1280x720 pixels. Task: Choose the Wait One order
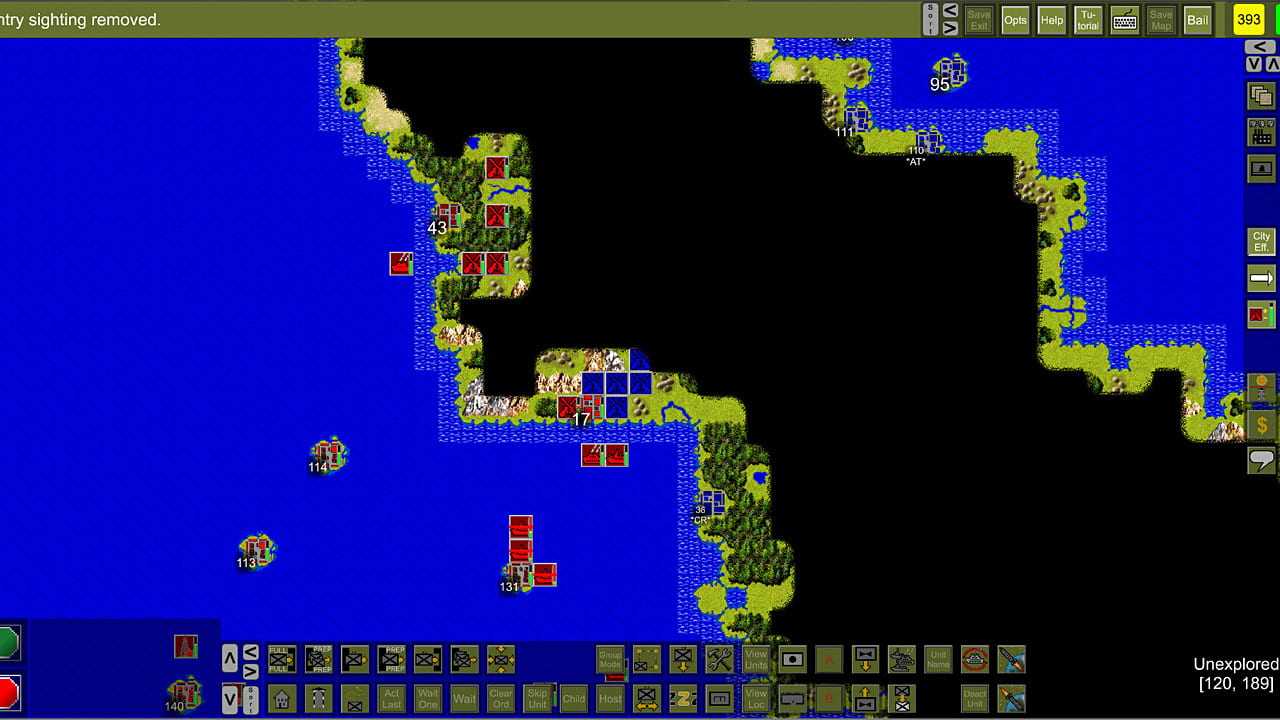tap(428, 698)
